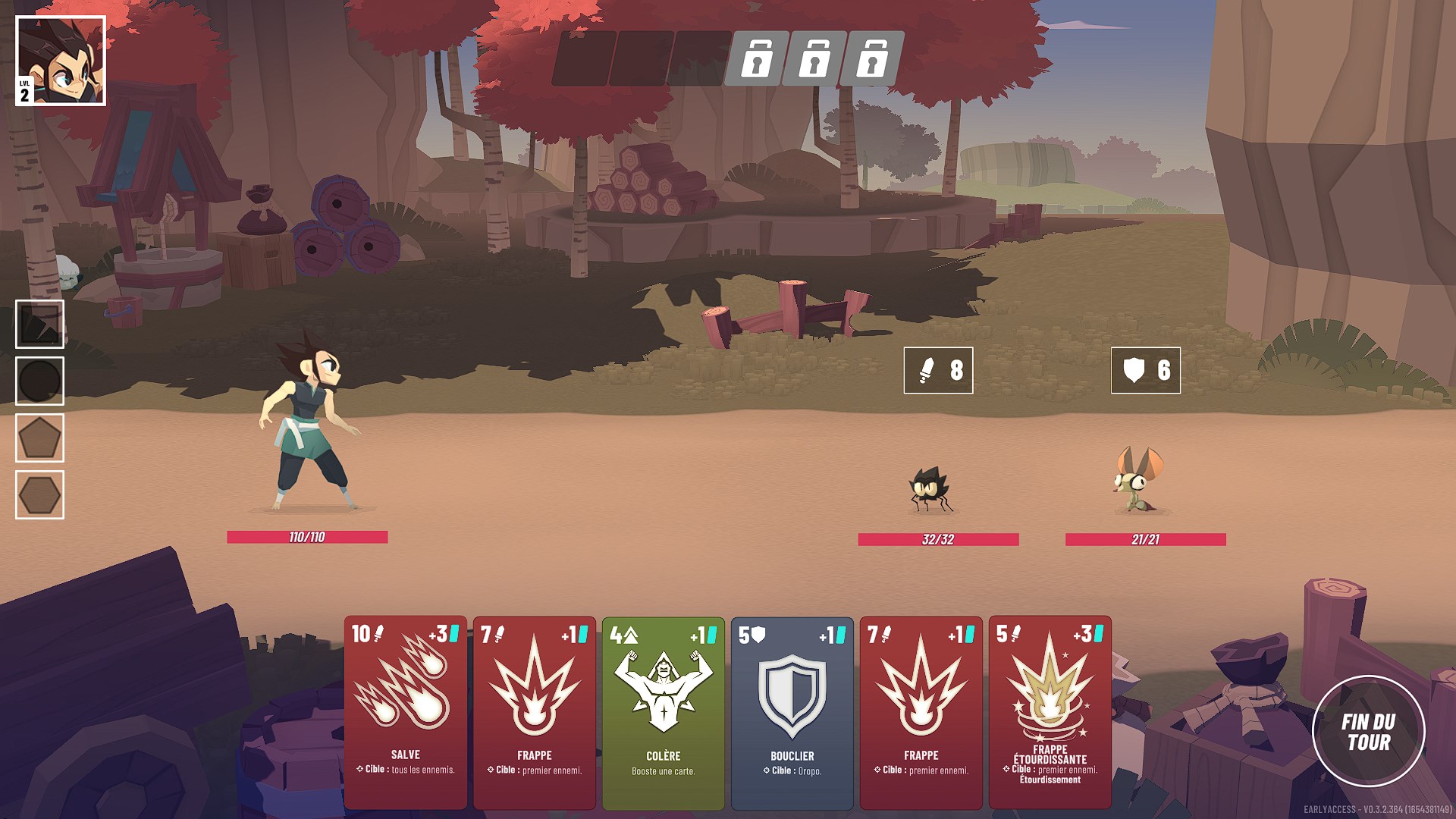Viewport: 1456px width, 819px height.
Task: Play the Salve card
Action: point(406,711)
